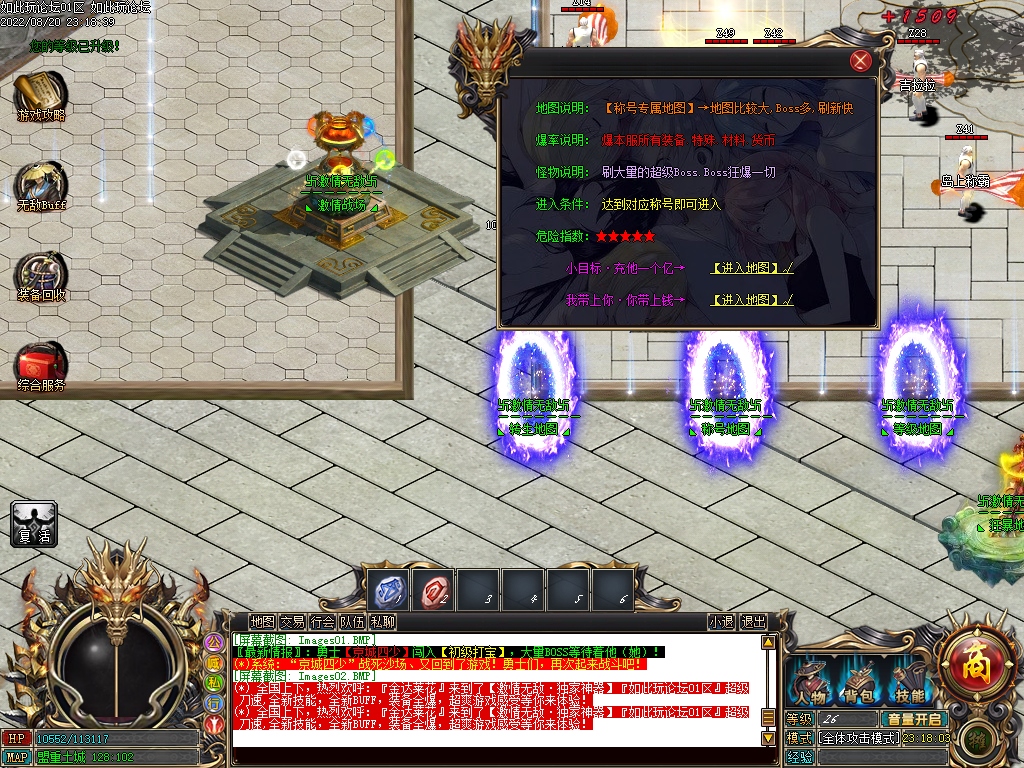The height and width of the screenshot is (768, 1024).
Task: Select the red gem in hotbar slot 2
Action: coord(435,590)
